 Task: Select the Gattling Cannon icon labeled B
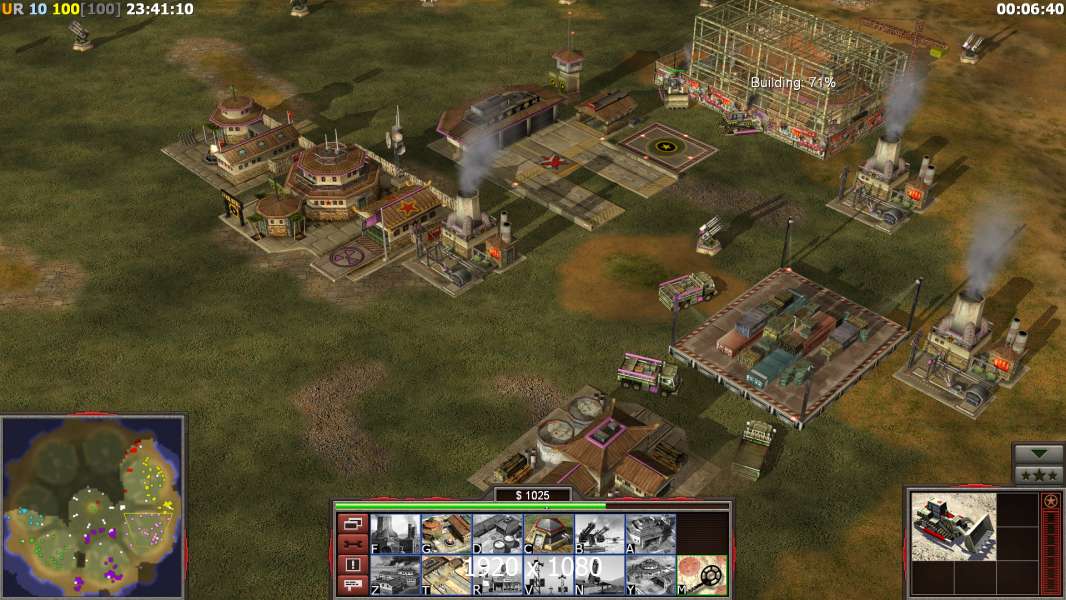(x=599, y=533)
